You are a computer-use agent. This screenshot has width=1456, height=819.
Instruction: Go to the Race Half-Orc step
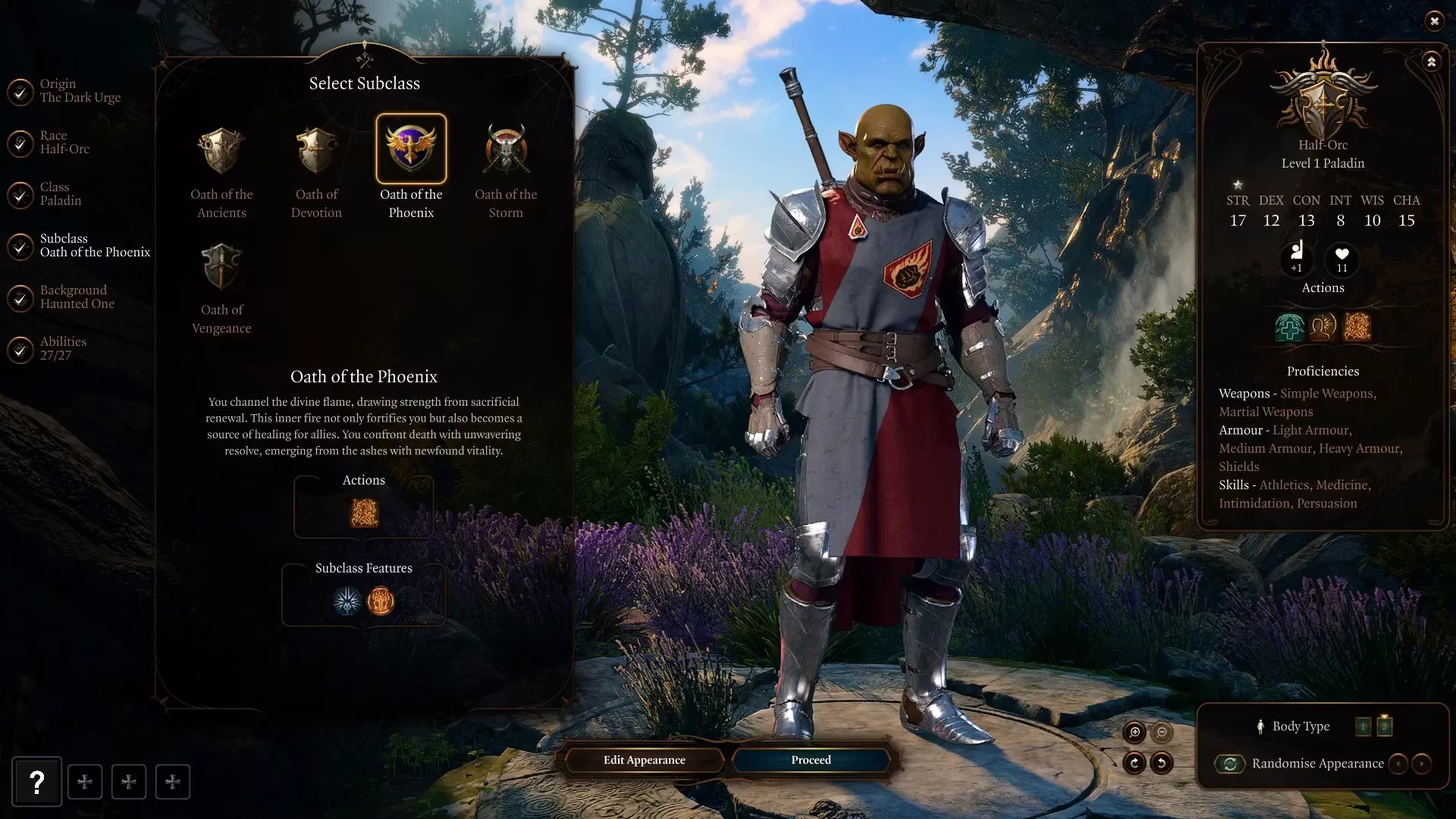coord(64,142)
